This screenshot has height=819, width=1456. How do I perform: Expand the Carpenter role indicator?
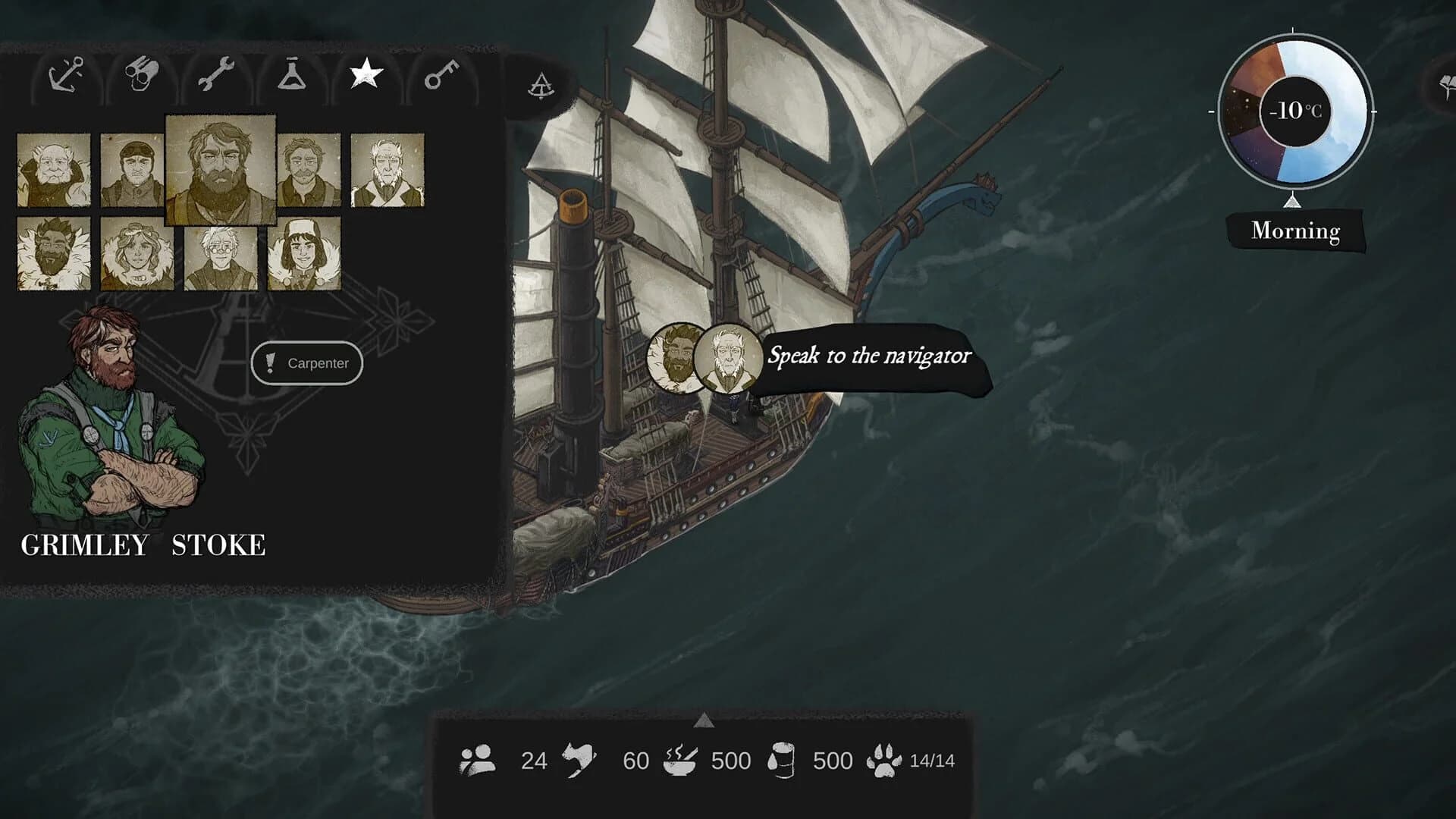coord(307,363)
